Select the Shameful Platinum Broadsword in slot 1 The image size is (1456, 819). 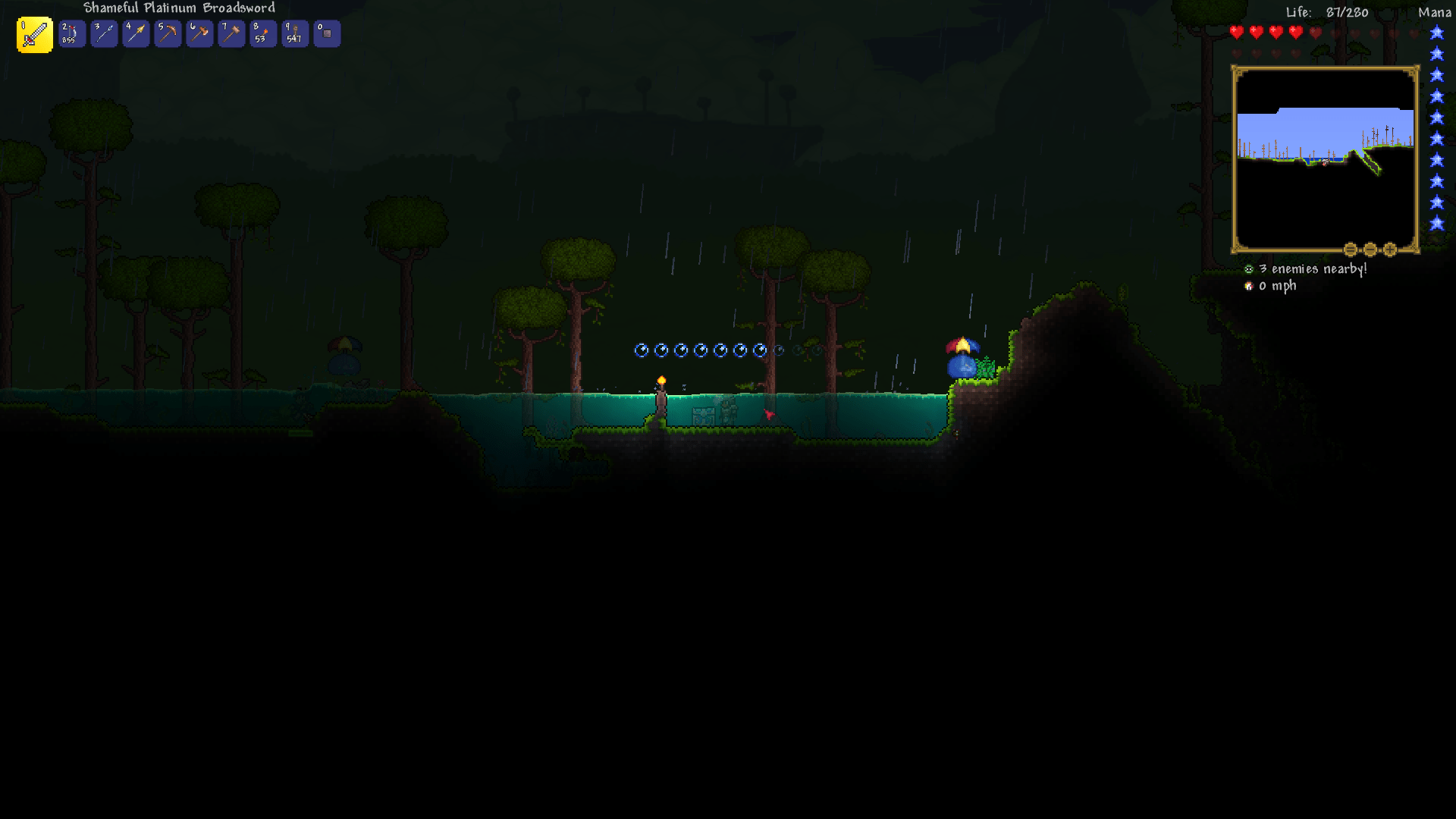33,33
